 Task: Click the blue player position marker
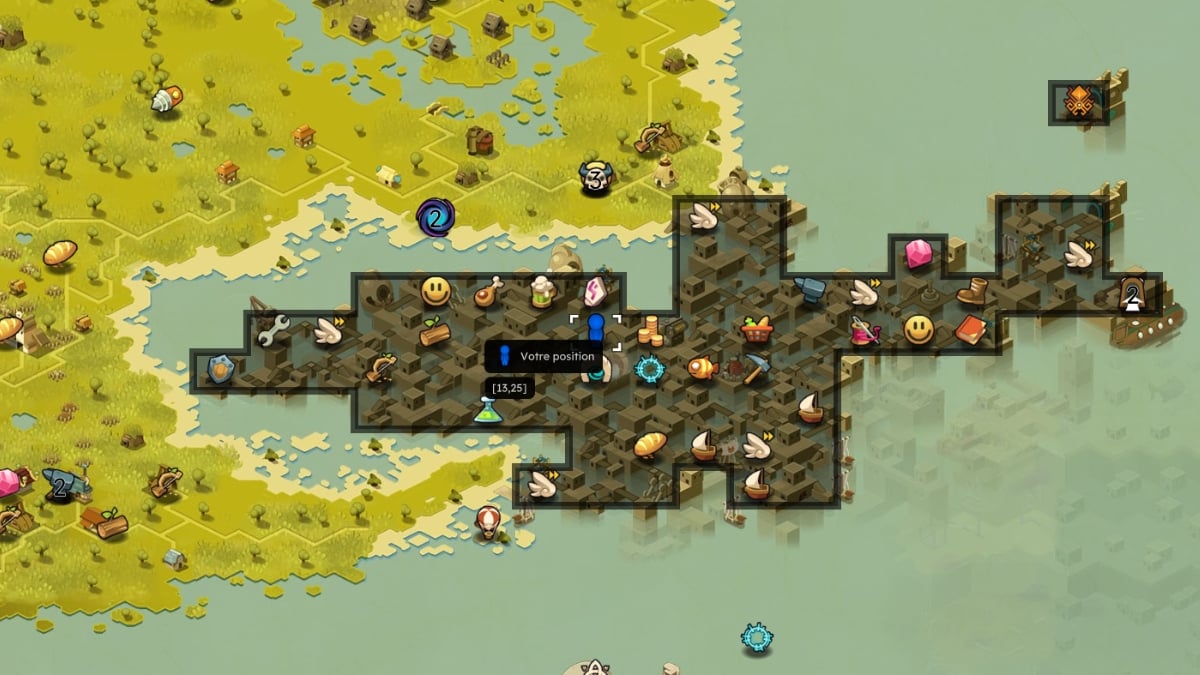pyautogui.click(x=596, y=331)
